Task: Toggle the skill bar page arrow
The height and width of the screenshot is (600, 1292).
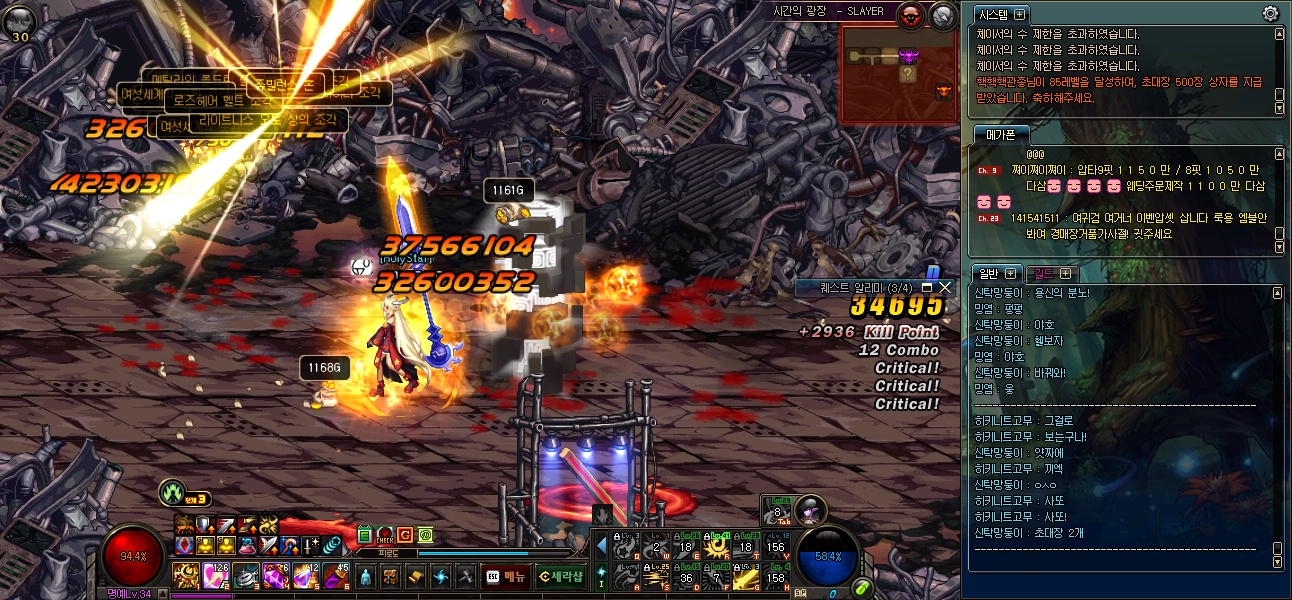Action: [601, 546]
